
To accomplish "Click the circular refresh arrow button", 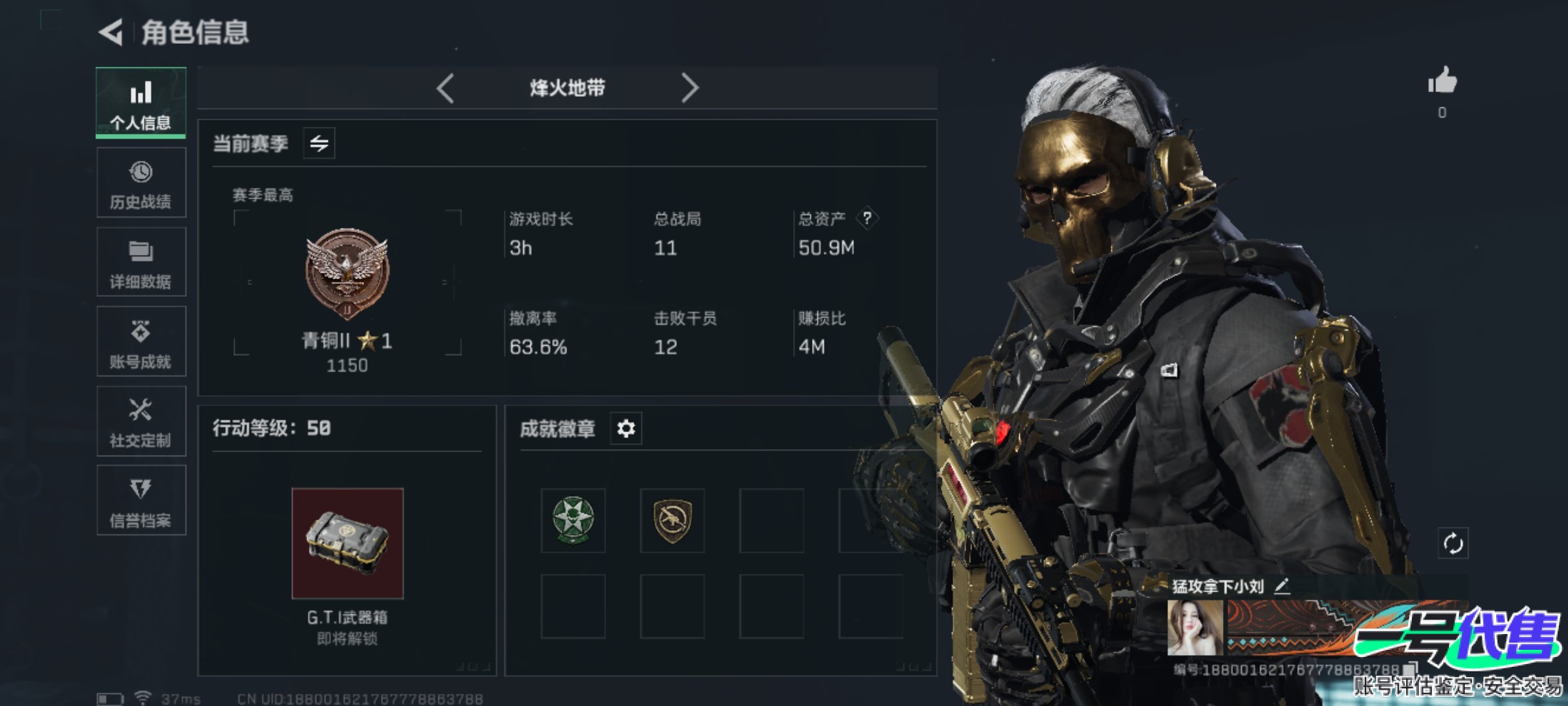I will click(1453, 543).
